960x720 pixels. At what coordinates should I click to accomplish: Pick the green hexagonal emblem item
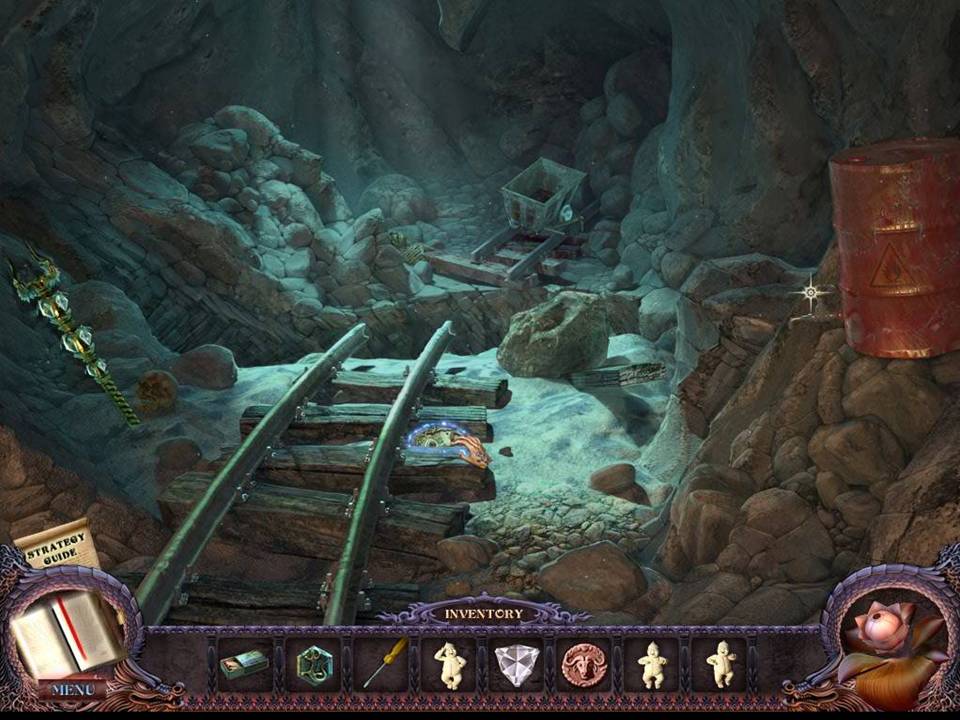point(313,663)
